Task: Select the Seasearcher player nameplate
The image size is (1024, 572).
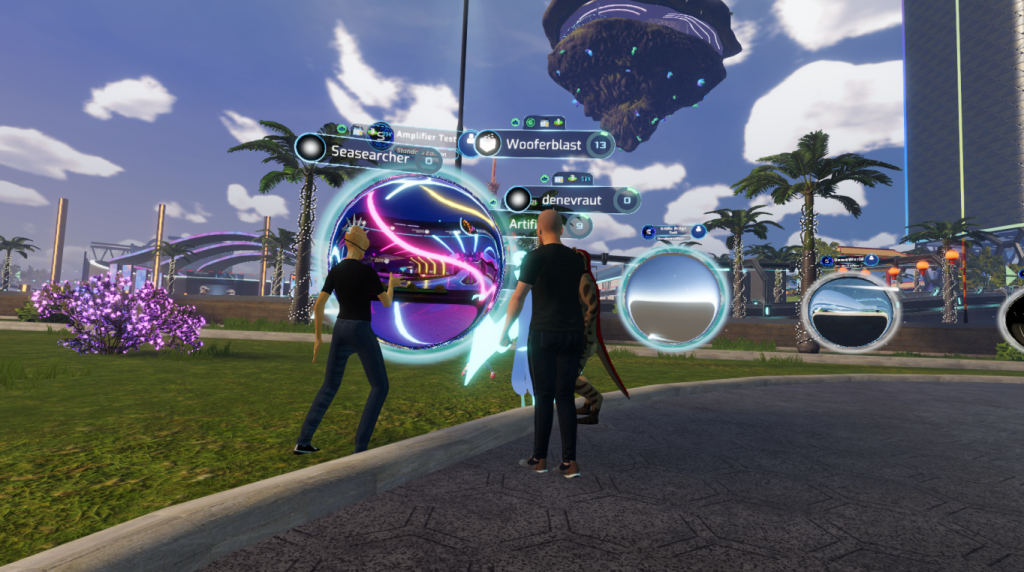Action: tap(368, 154)
